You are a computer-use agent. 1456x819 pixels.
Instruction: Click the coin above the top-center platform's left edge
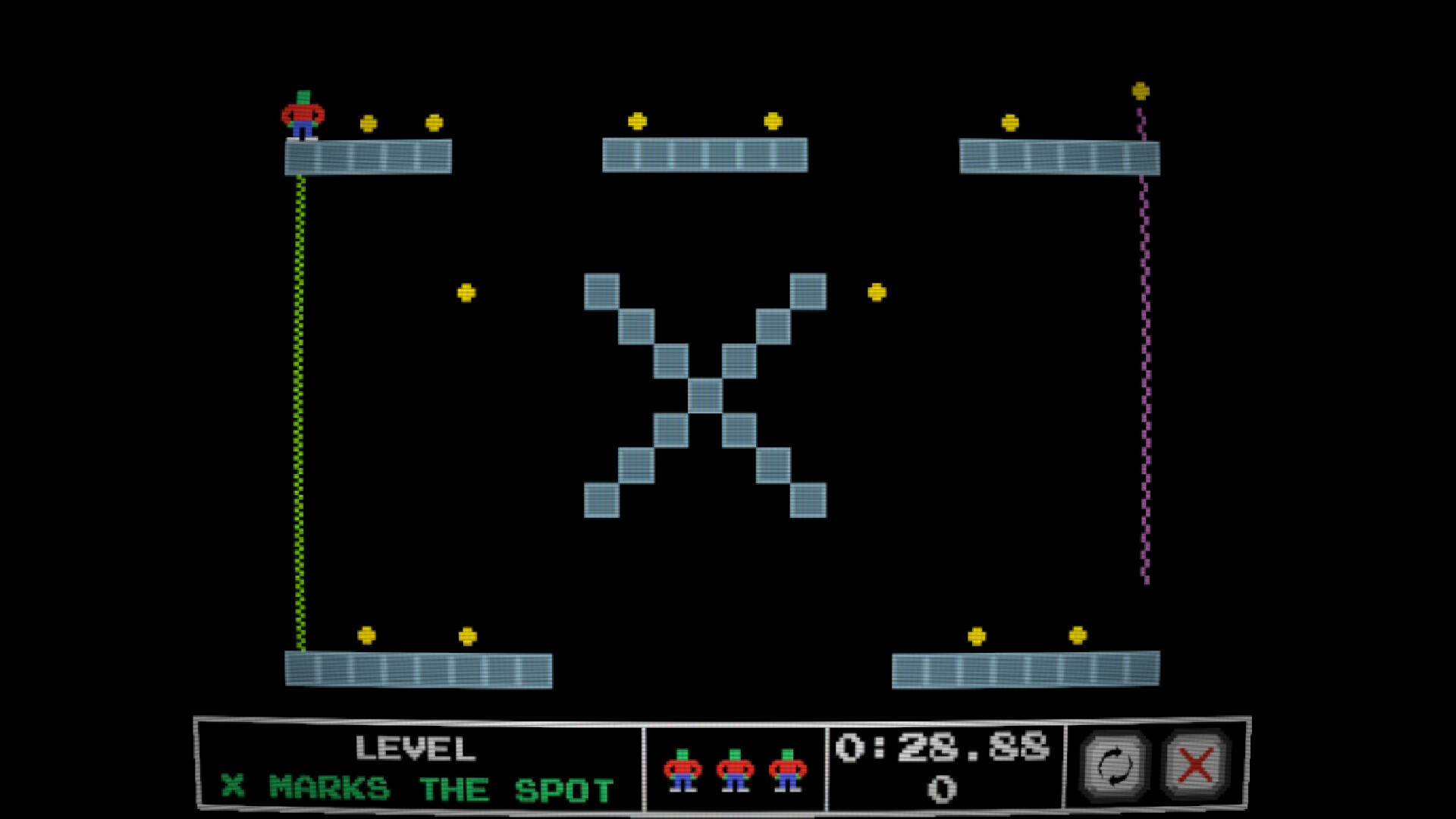click(638, 119)
